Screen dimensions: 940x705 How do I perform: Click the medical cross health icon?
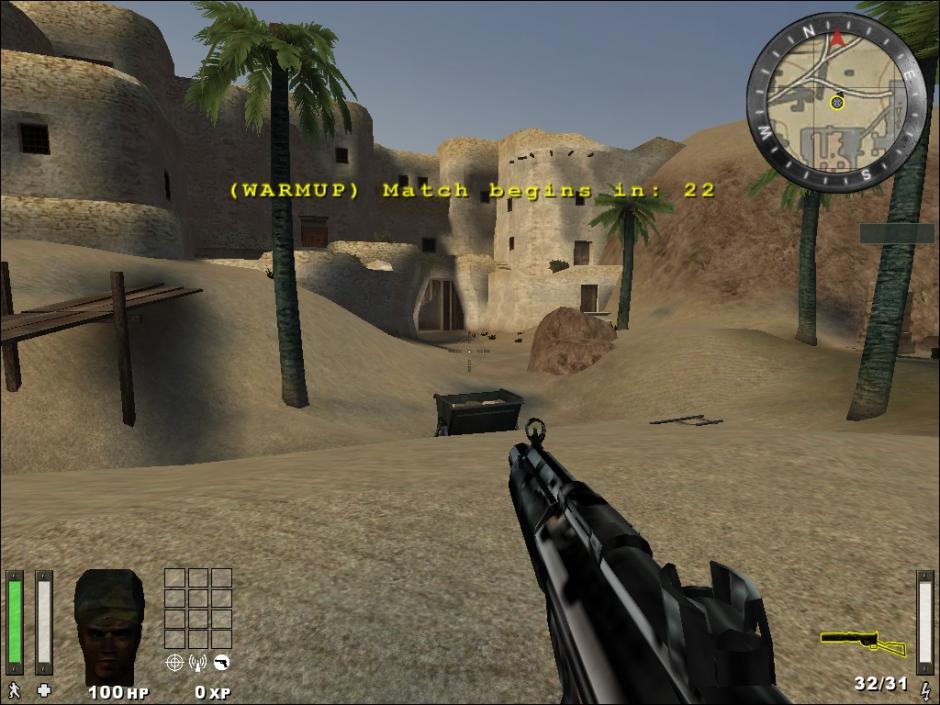pos(44,690)
